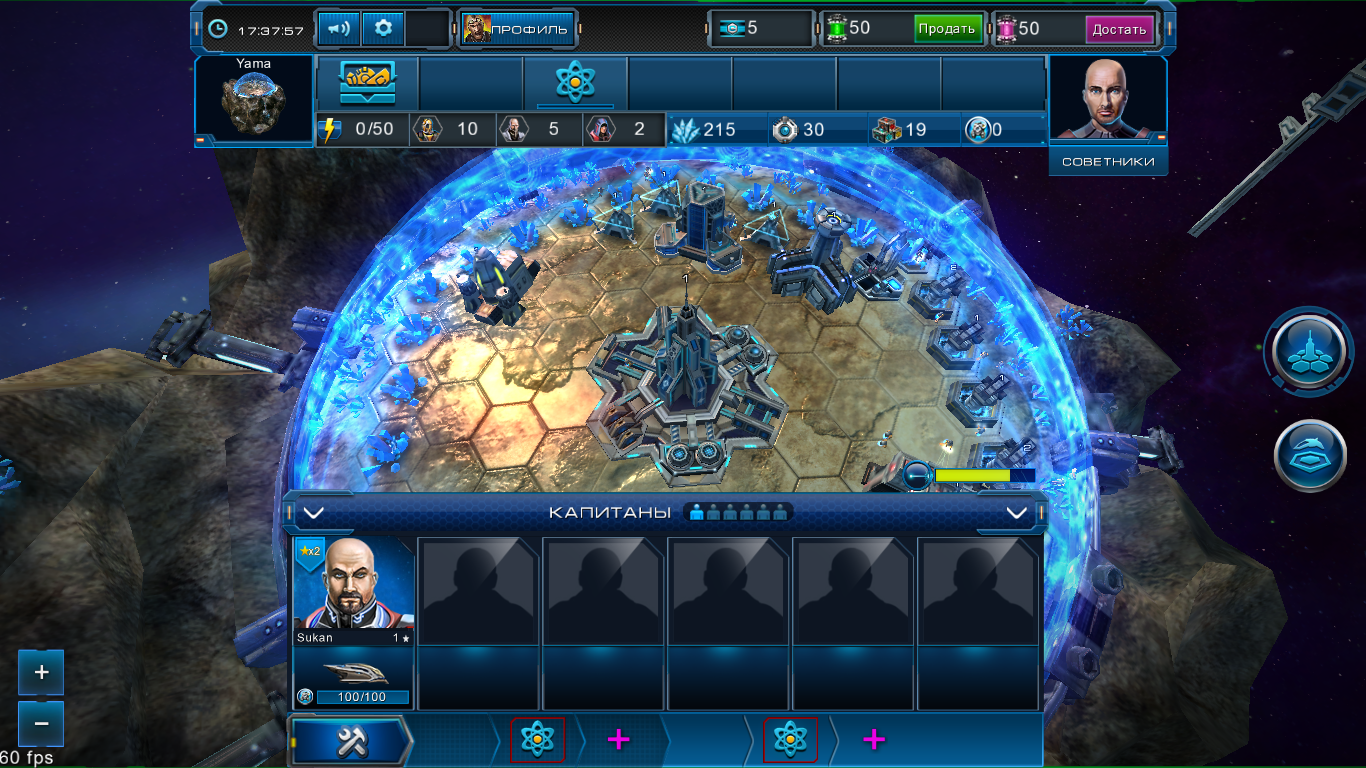Switch to the atom tab beside the chest
Screen dimensions: 1366x768
pyautogui.click(x=575, y=83)
